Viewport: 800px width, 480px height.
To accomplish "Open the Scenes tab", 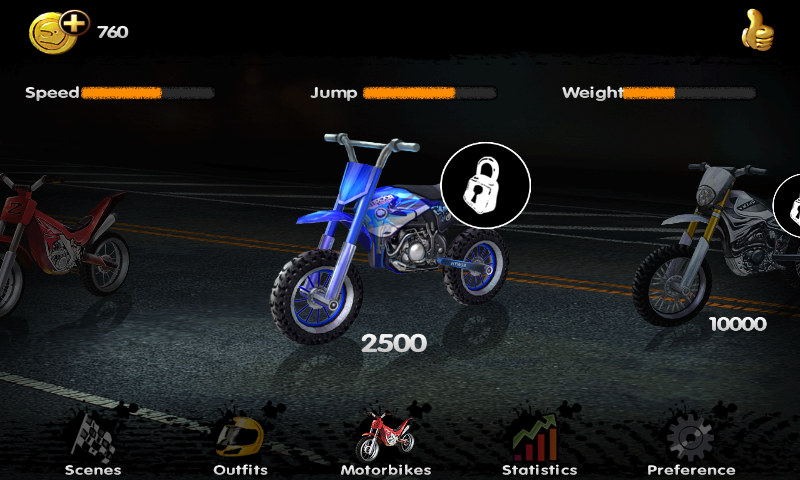I will [x=93, y=445].
